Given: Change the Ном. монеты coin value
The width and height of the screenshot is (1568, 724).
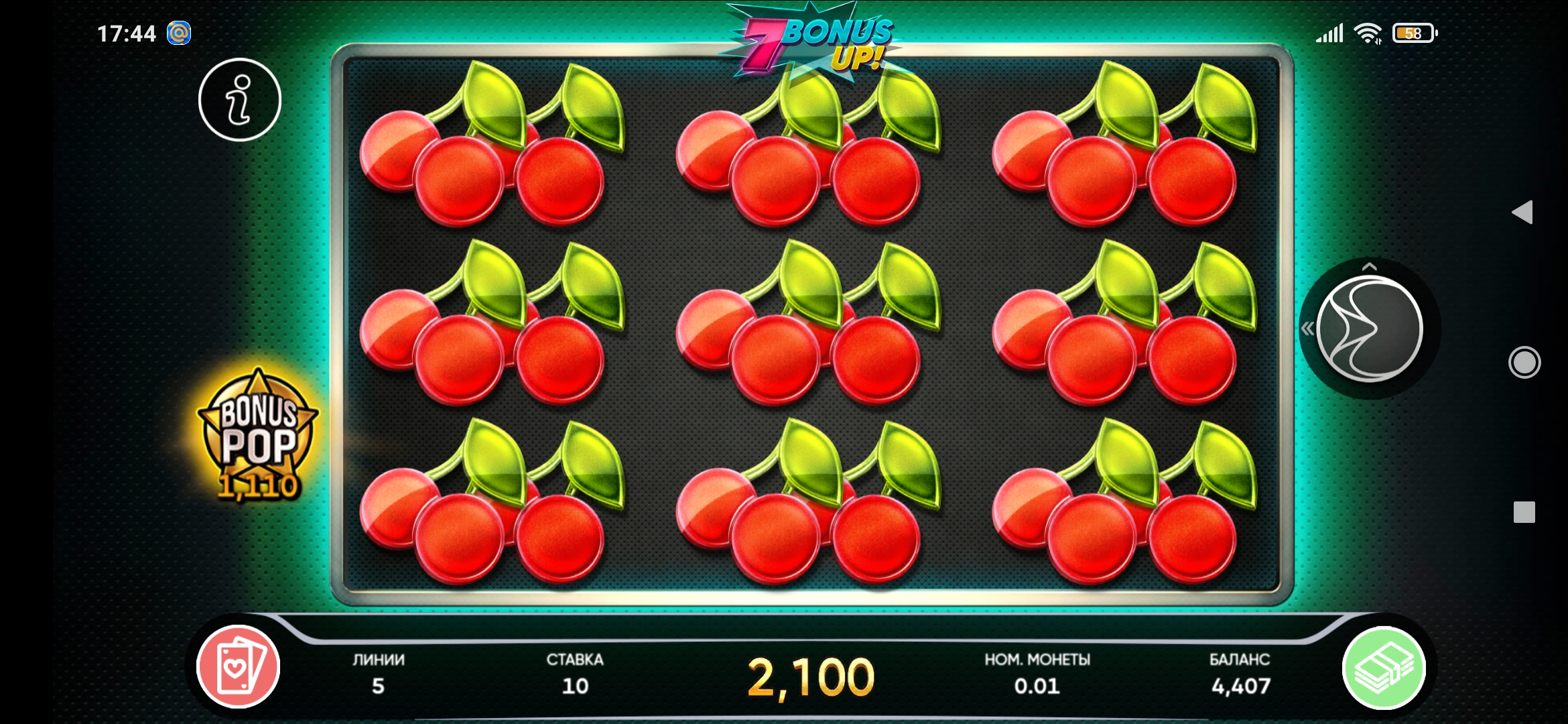Looking at the screenshot, I should pyautogui.click(x=1037, y=674).
